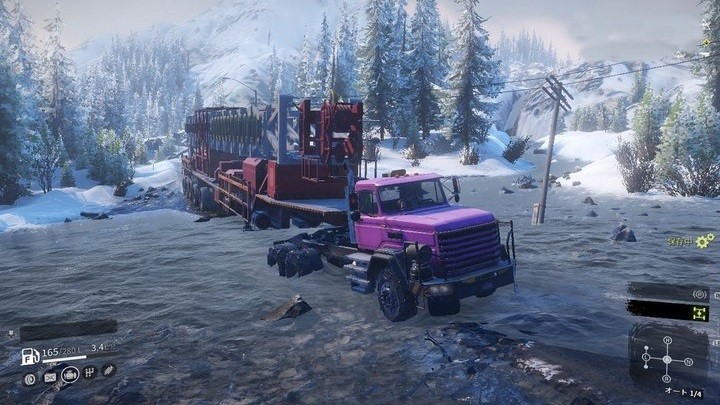Image resolution: width=720 pixels, height=405 pixels.
Task: Click the tilted capsule status icon
Action: [108, 370]
